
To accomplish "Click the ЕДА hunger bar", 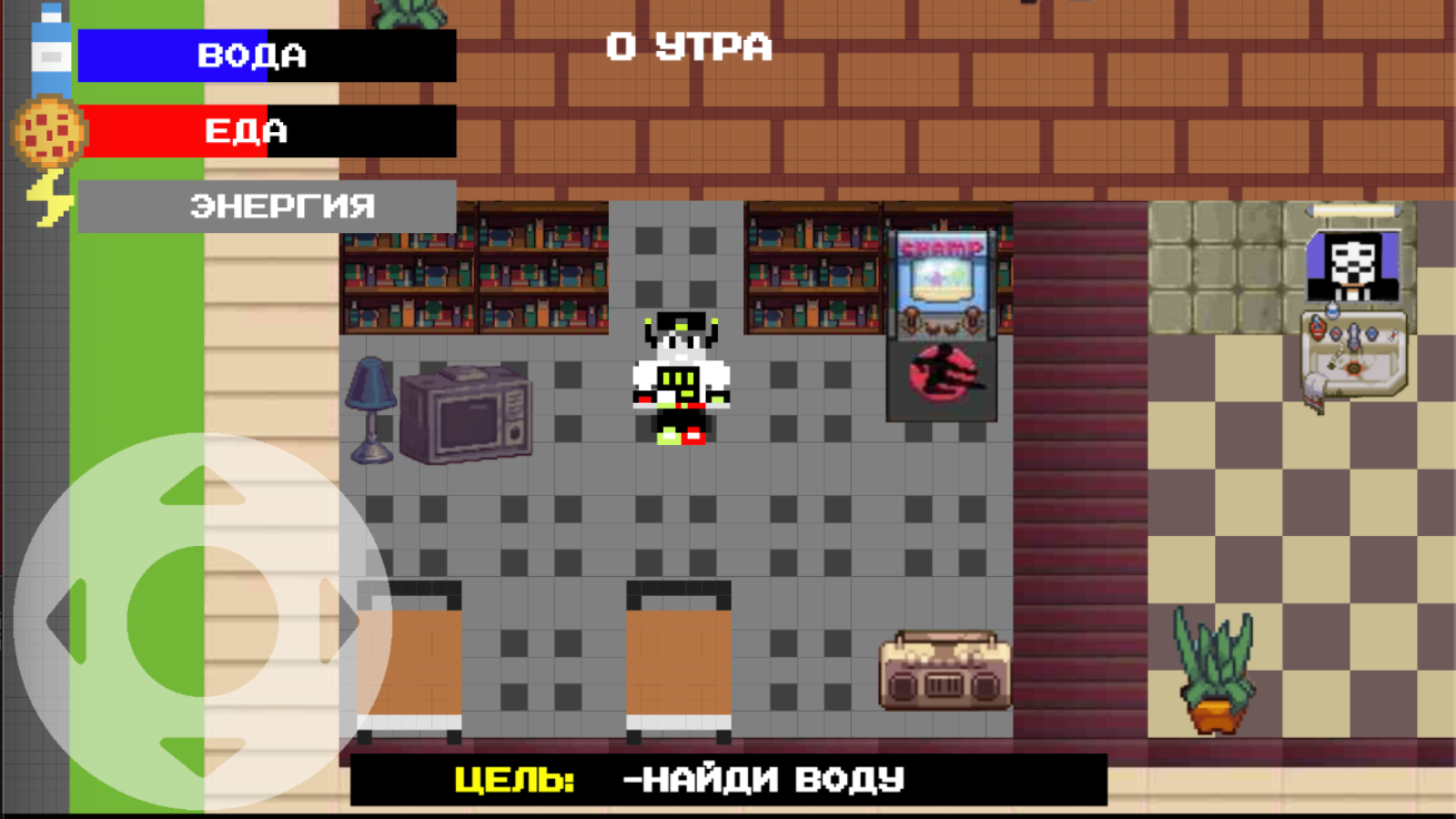I will coord(264,132).
